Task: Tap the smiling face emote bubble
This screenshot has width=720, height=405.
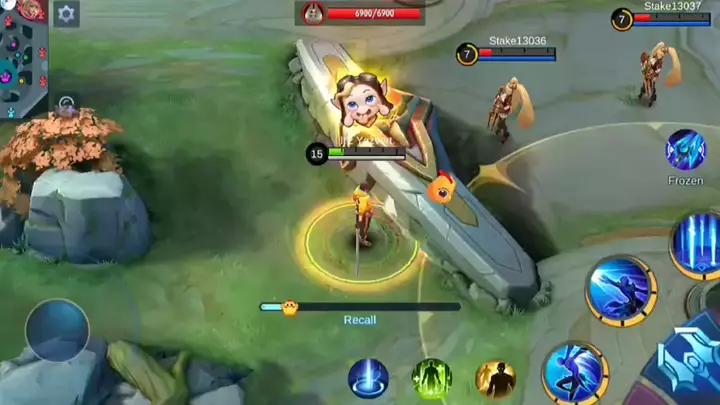Action: [x=360, y=103]
